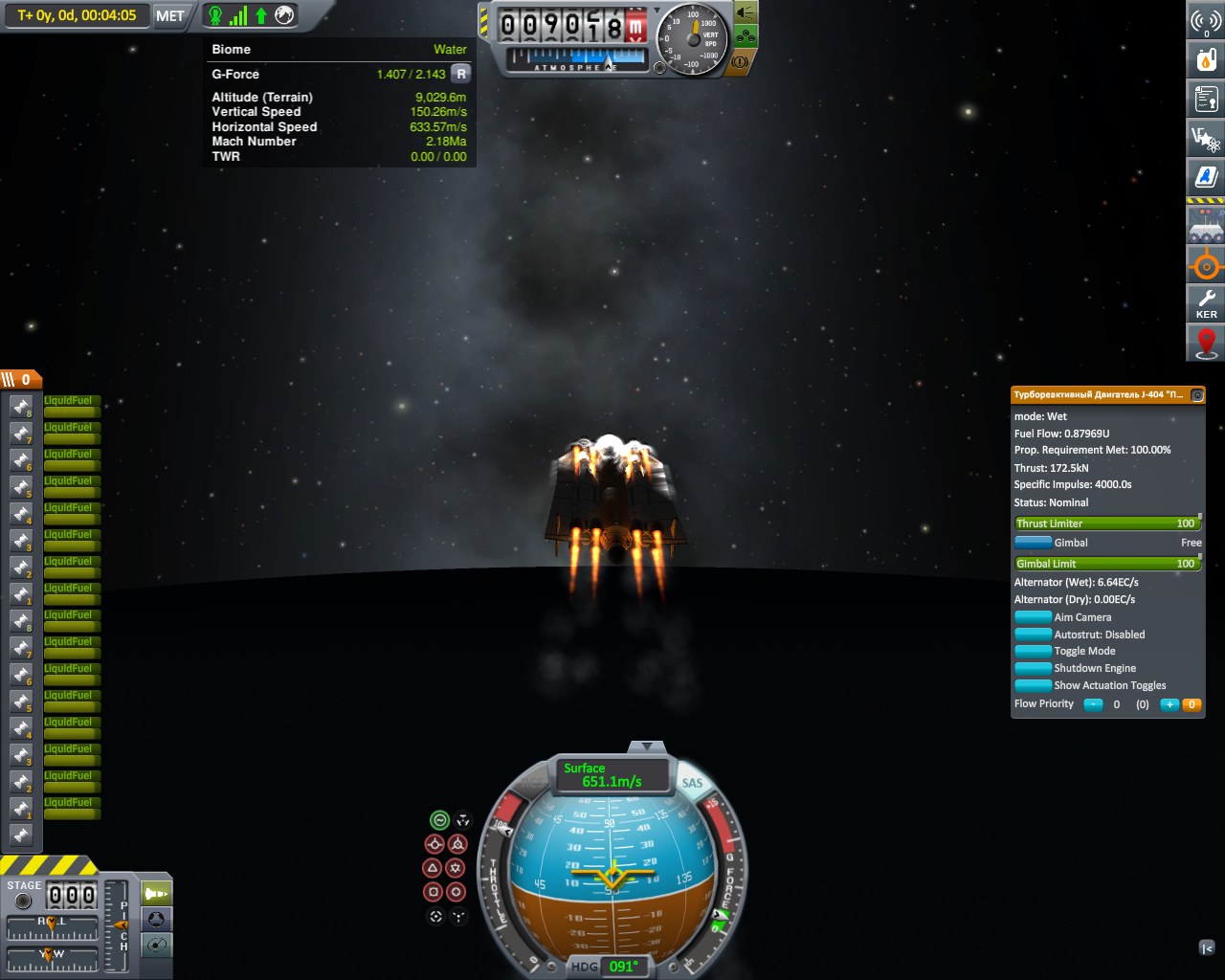This screenshot has height=980, width=1225.
Task: Toggle the MET time display mode
Action: pos(170,15)
